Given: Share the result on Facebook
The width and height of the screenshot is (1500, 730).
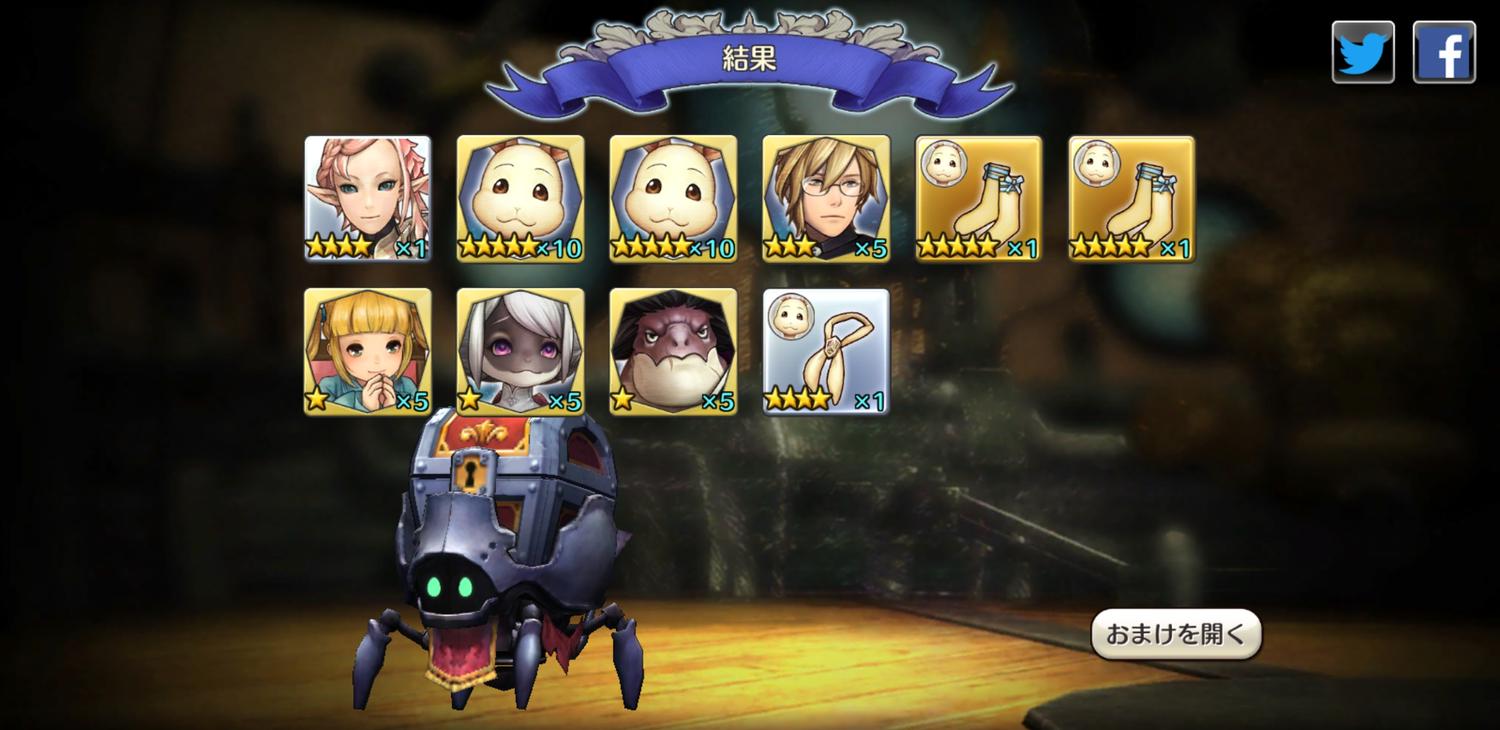Looking at the screenshot, I should pyautogui.click(x=1444, y=52).
